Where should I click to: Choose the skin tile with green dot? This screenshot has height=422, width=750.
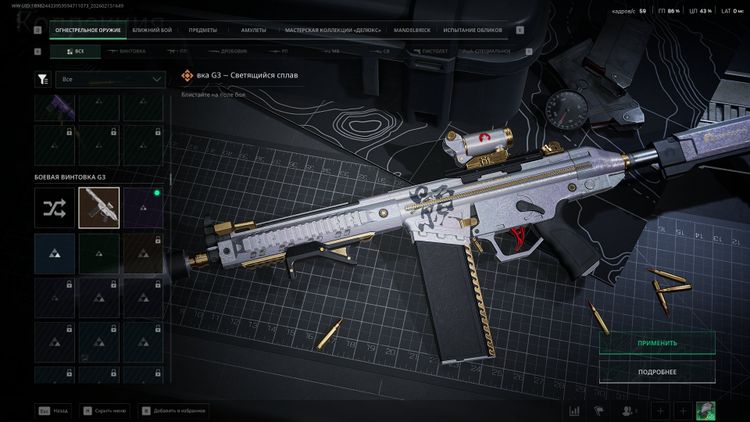[x=143, y=207]
